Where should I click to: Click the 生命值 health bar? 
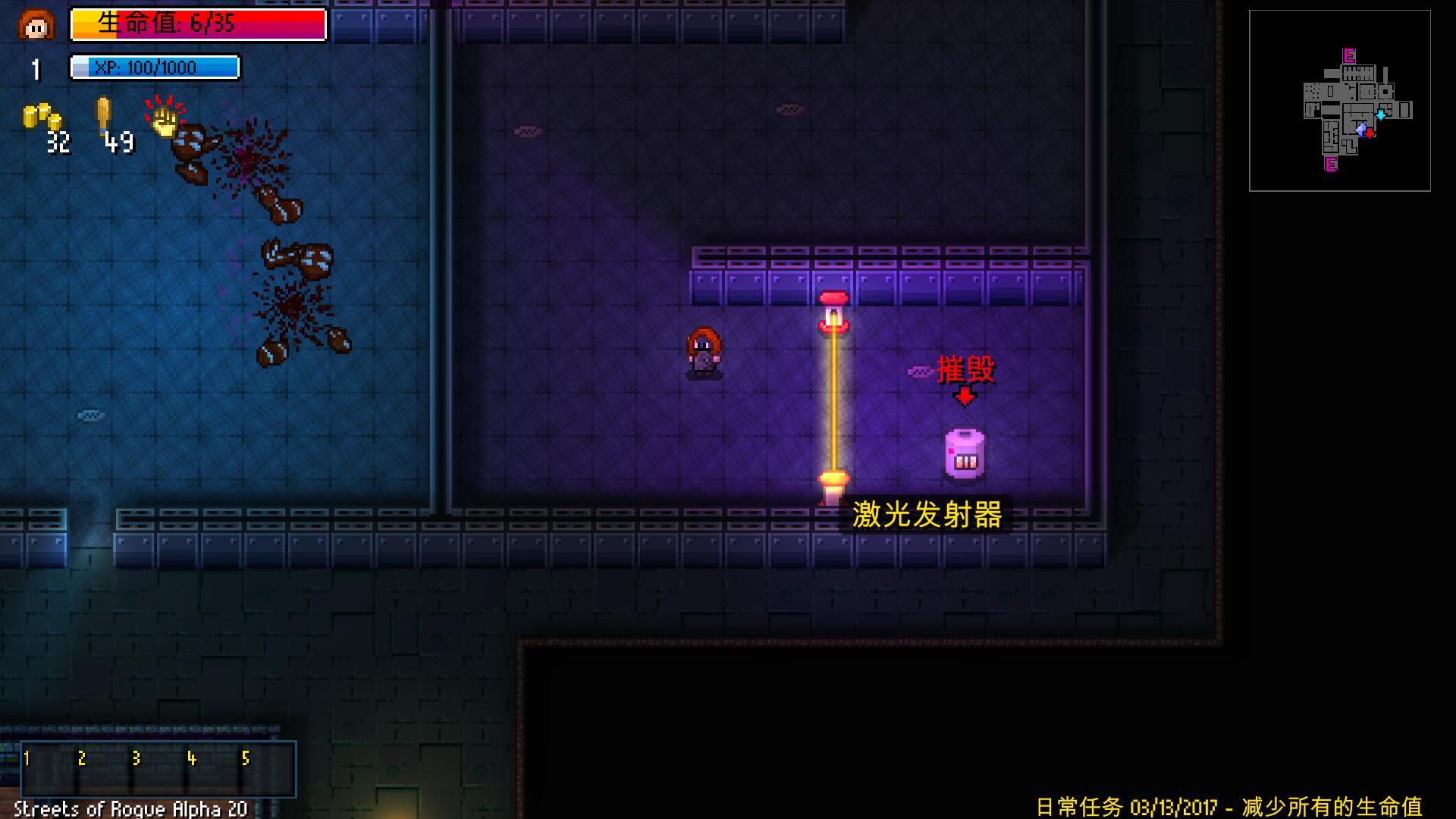(x=197, y=25)
